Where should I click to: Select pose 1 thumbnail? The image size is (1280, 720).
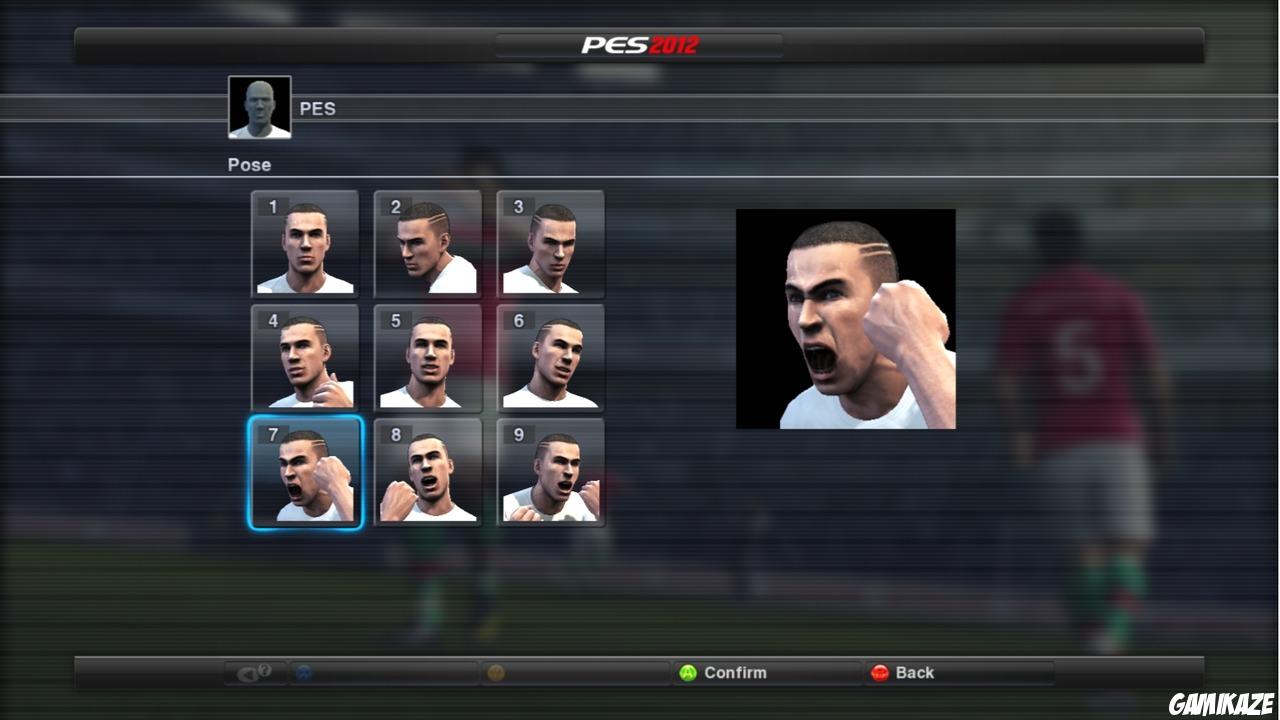(x=304, y=245)
